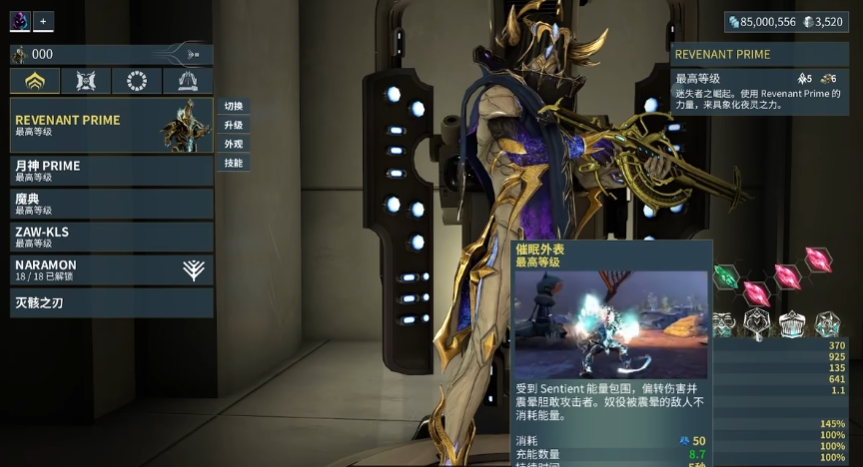The width and height of the screenshot is (863, 467).
Task: Edit the 000 loadout name bar
Action: (x=100, y=54)
